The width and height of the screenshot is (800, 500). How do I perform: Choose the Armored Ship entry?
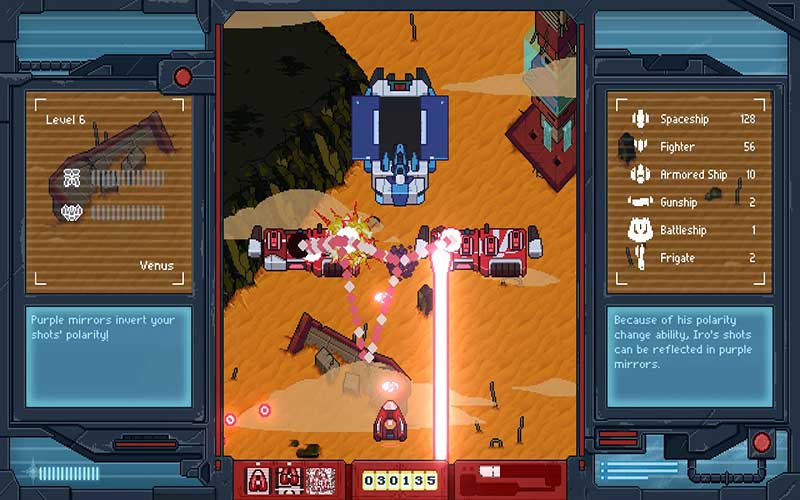click(690, 175)
